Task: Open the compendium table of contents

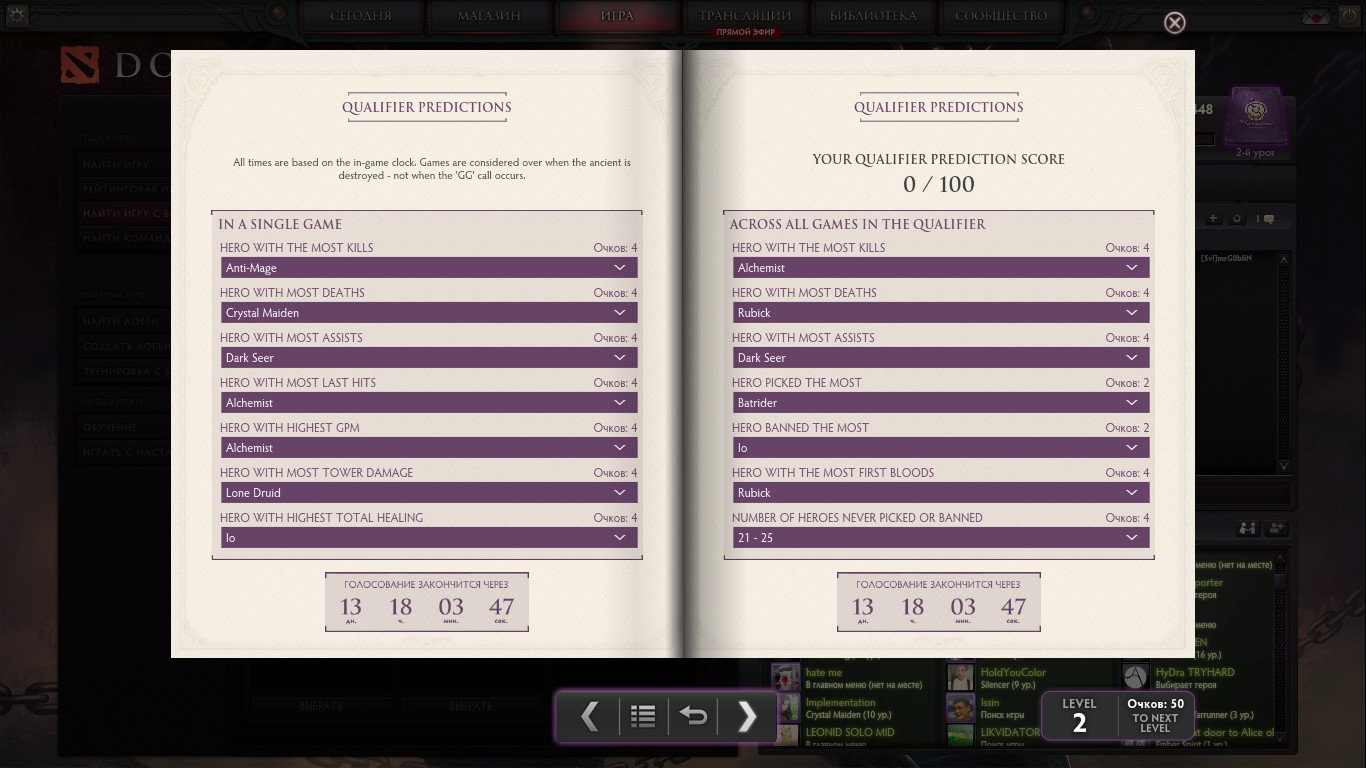Action: click(x=643, y=716)
